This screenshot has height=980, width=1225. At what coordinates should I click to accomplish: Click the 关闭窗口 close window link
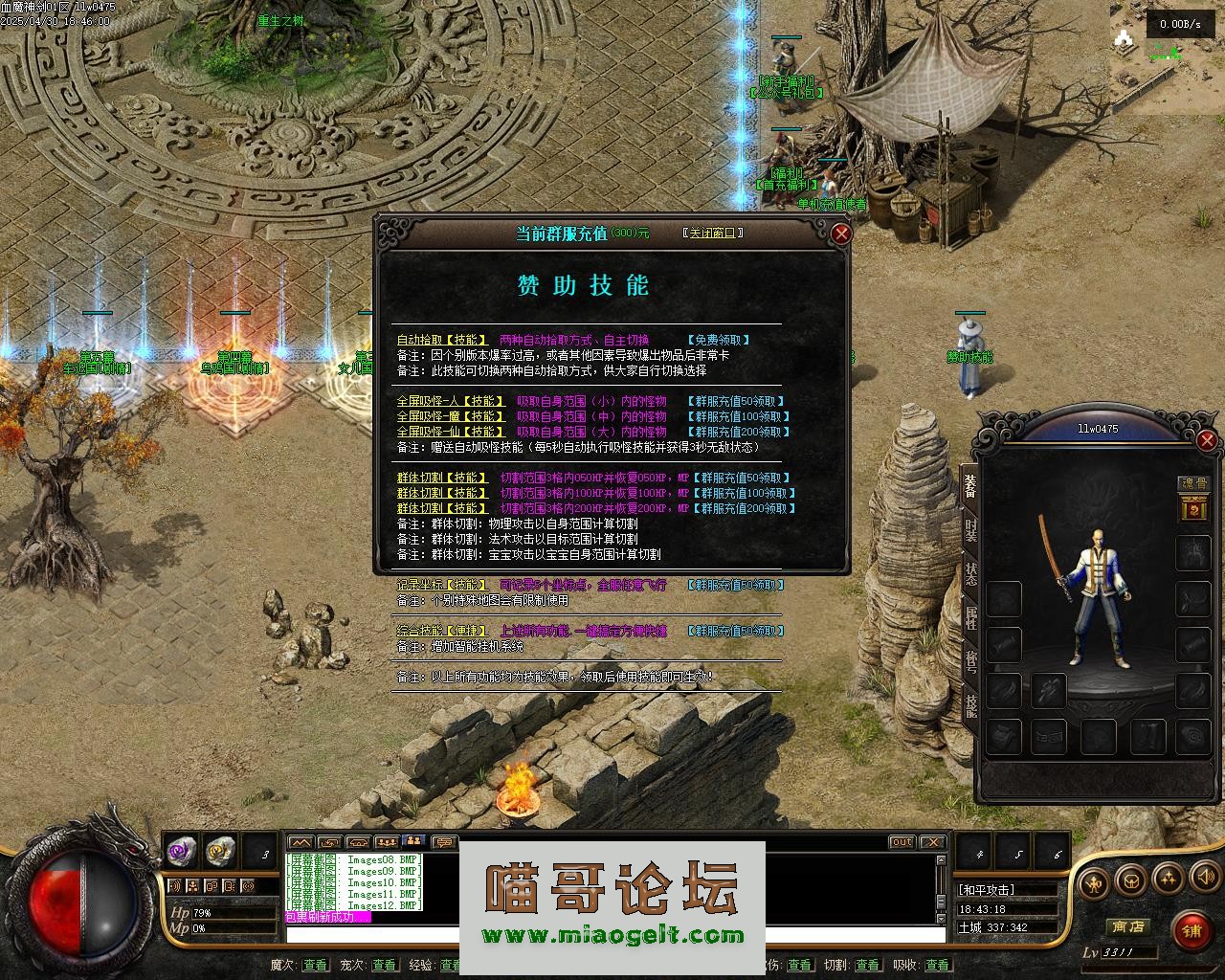713,233
